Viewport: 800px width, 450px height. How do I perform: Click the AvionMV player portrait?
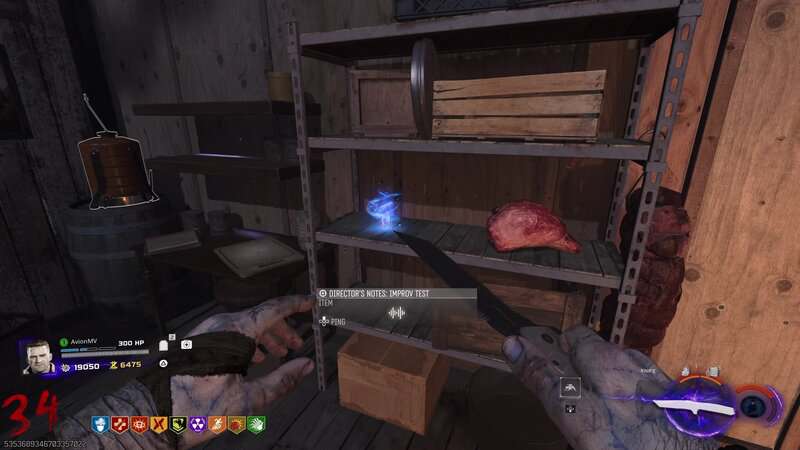(x=37, y=357)
